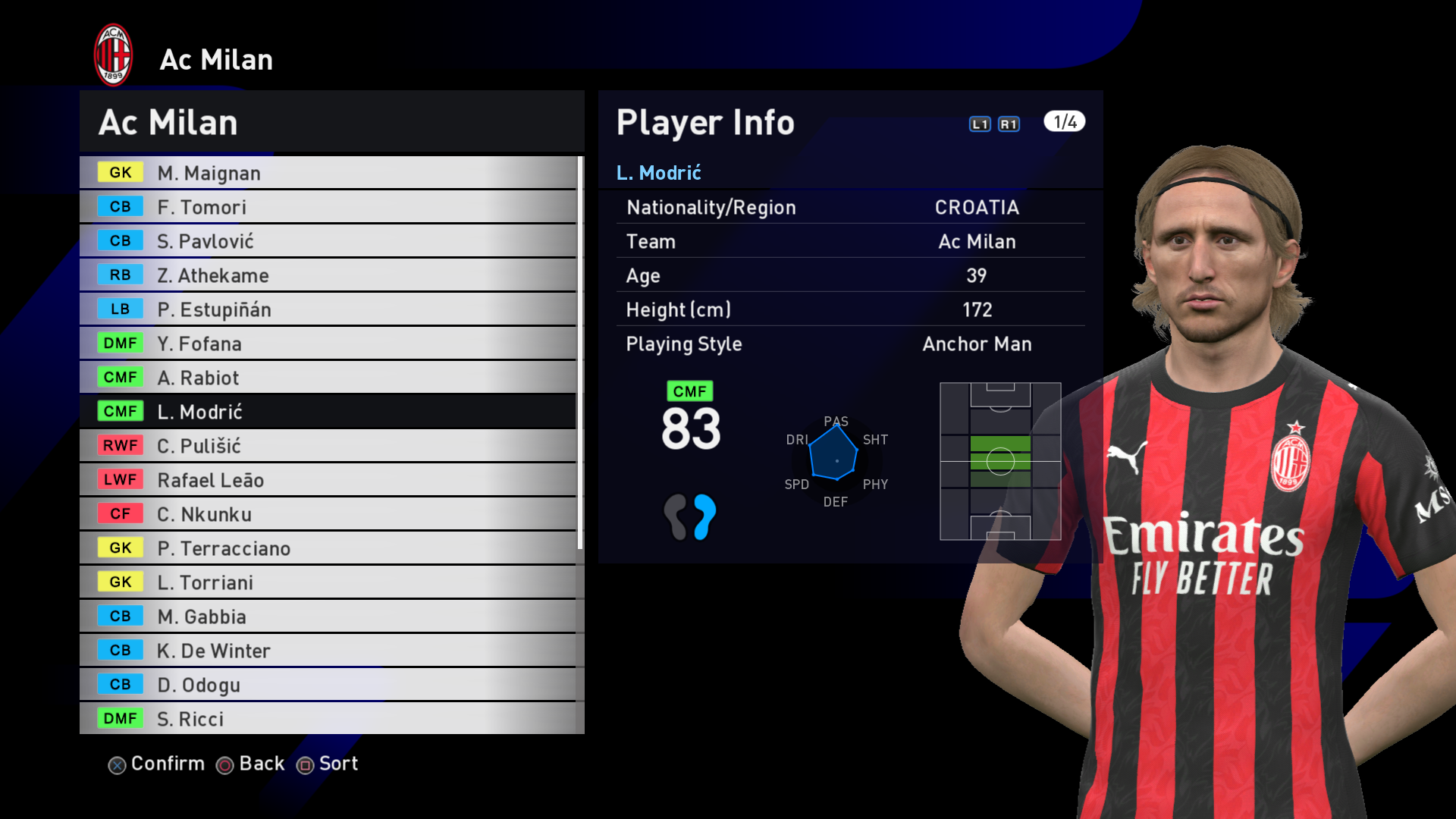Select A. Rabiot from the list
This screenshot has height=819, width=1456.
tap(328, 378)
